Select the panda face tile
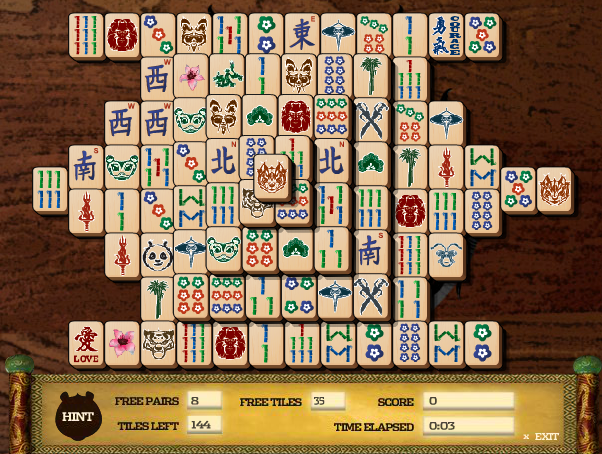 pos(157,255)
